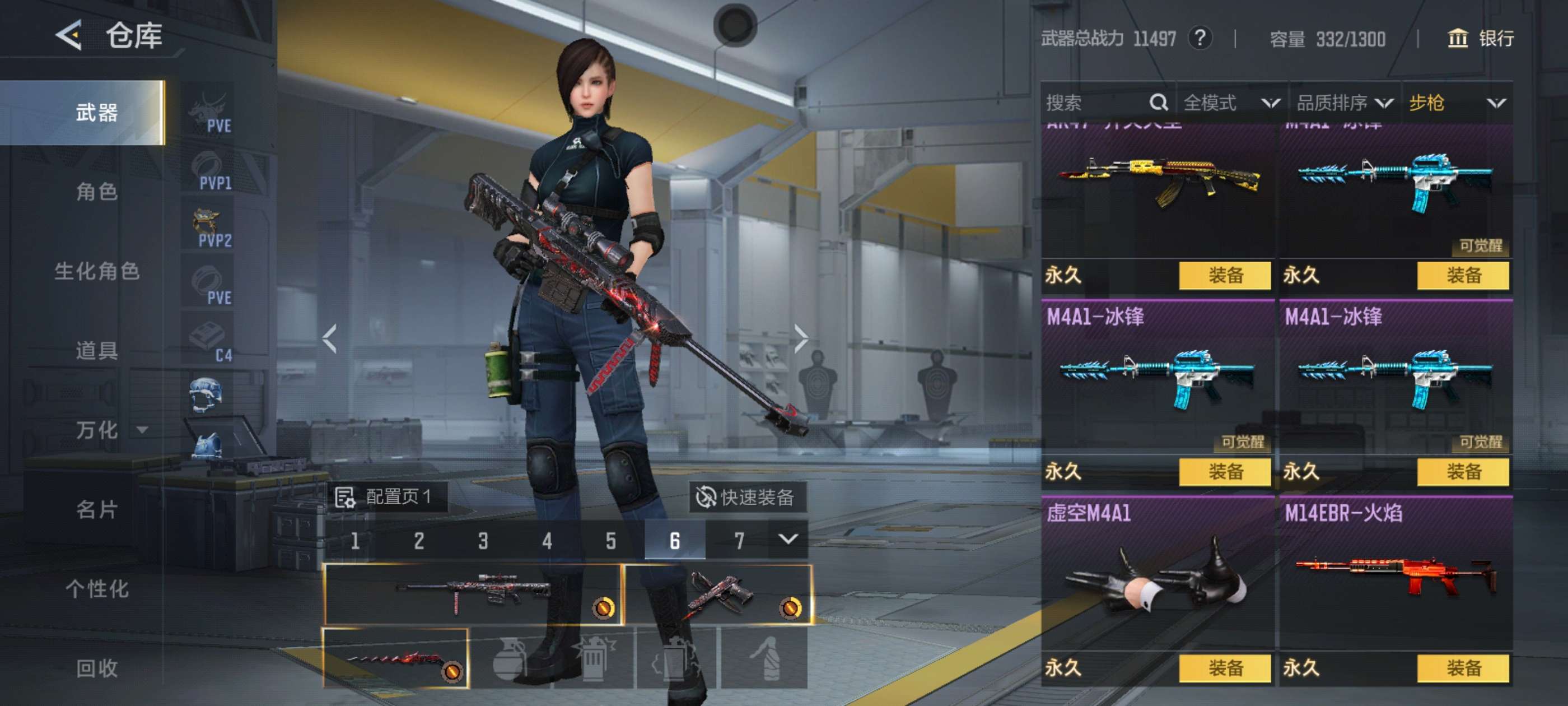
Task: Click the 快速装备 quick equip button
Action: tap(747, 497)
